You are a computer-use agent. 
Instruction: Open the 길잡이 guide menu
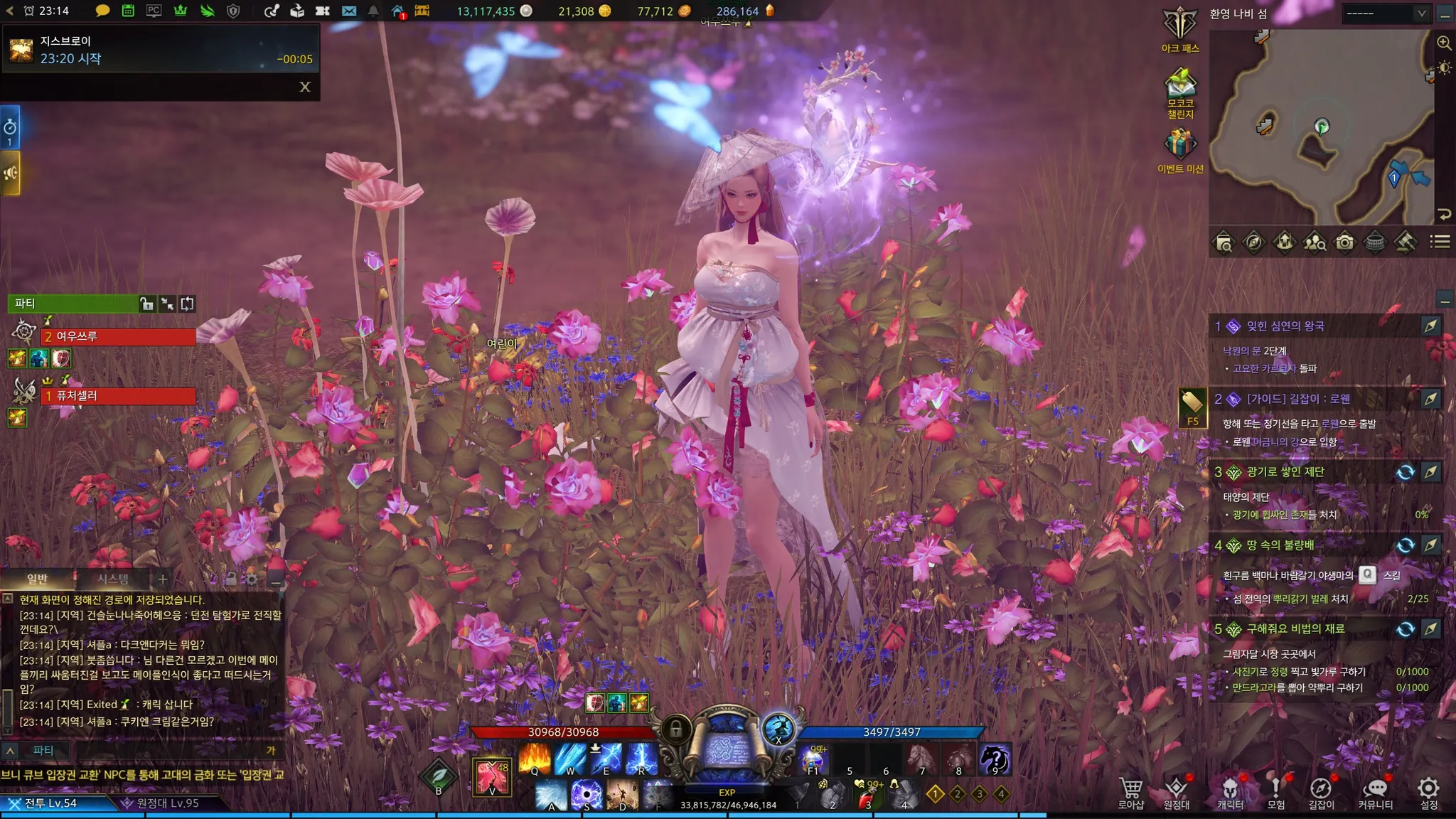[x=1321, y=792]
